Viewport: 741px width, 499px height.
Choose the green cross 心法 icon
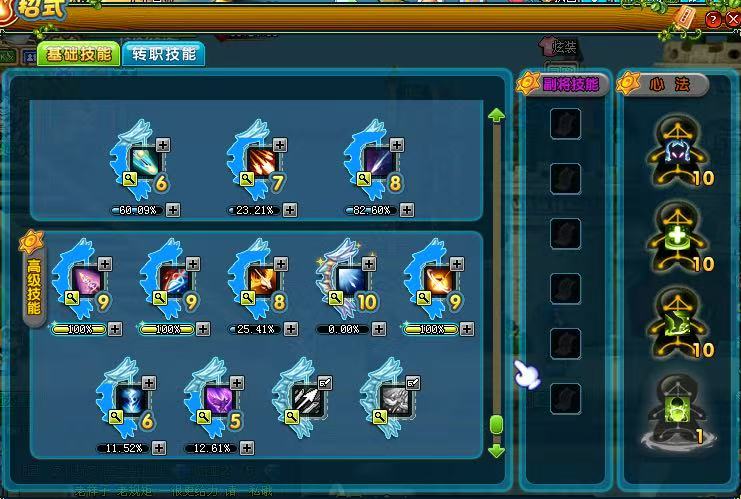[x=675, y=237]
